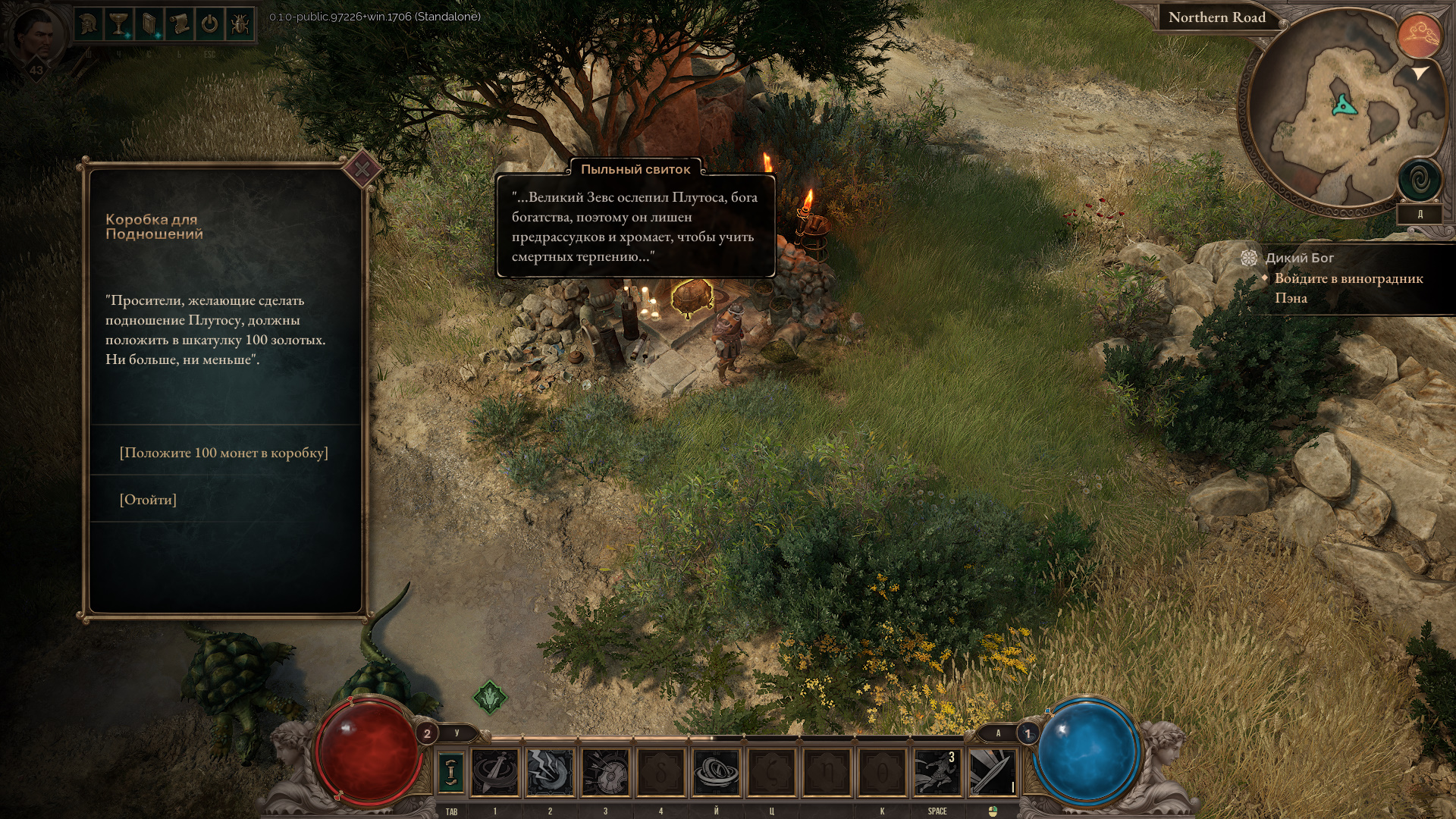Click the character portrait
The image size is (1456, 819).
coord(36,36)
